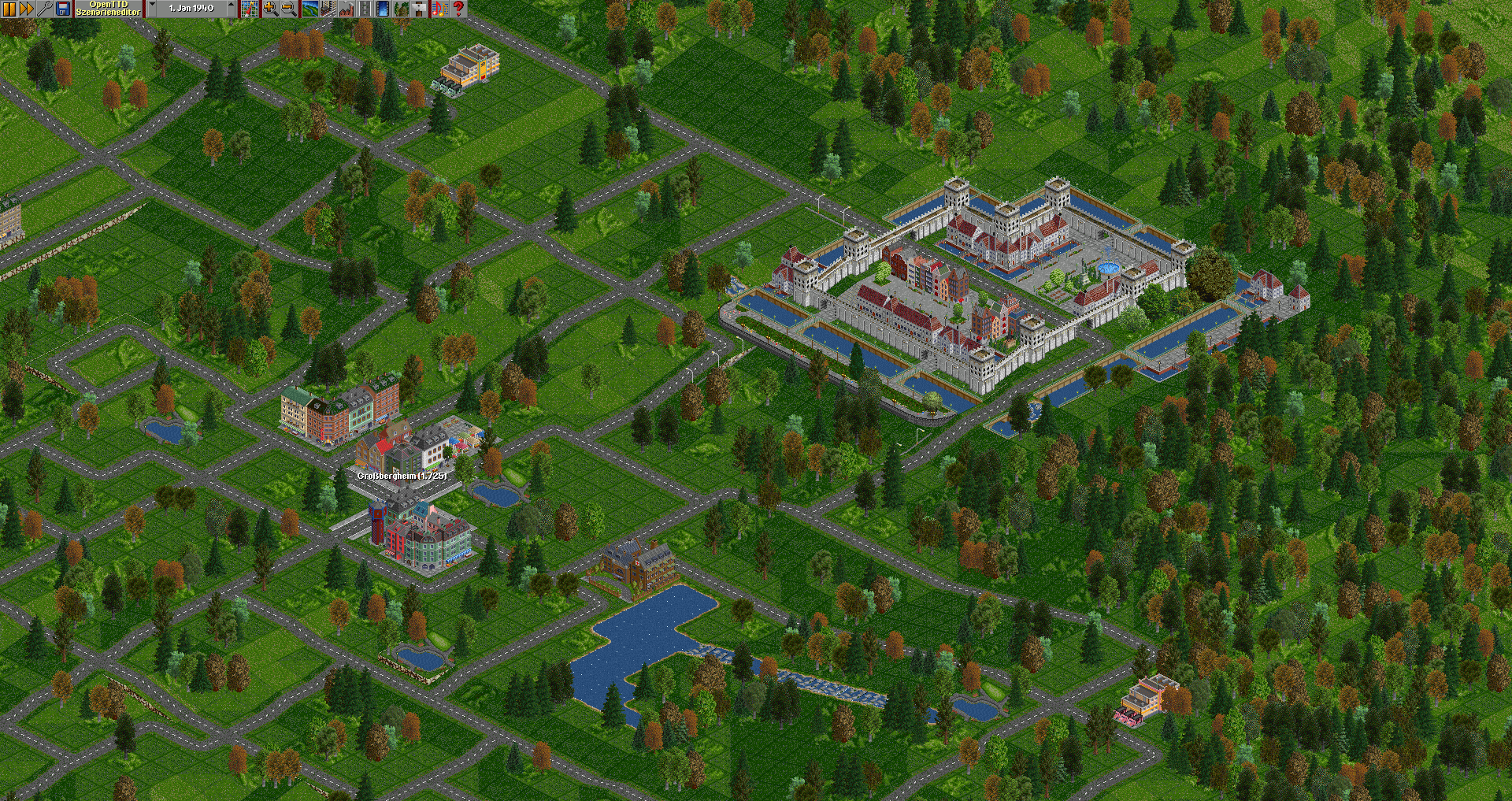Screen dimensions: 1512x801
Task: Open the landscape generation tool
Action: tap(310, 9)
